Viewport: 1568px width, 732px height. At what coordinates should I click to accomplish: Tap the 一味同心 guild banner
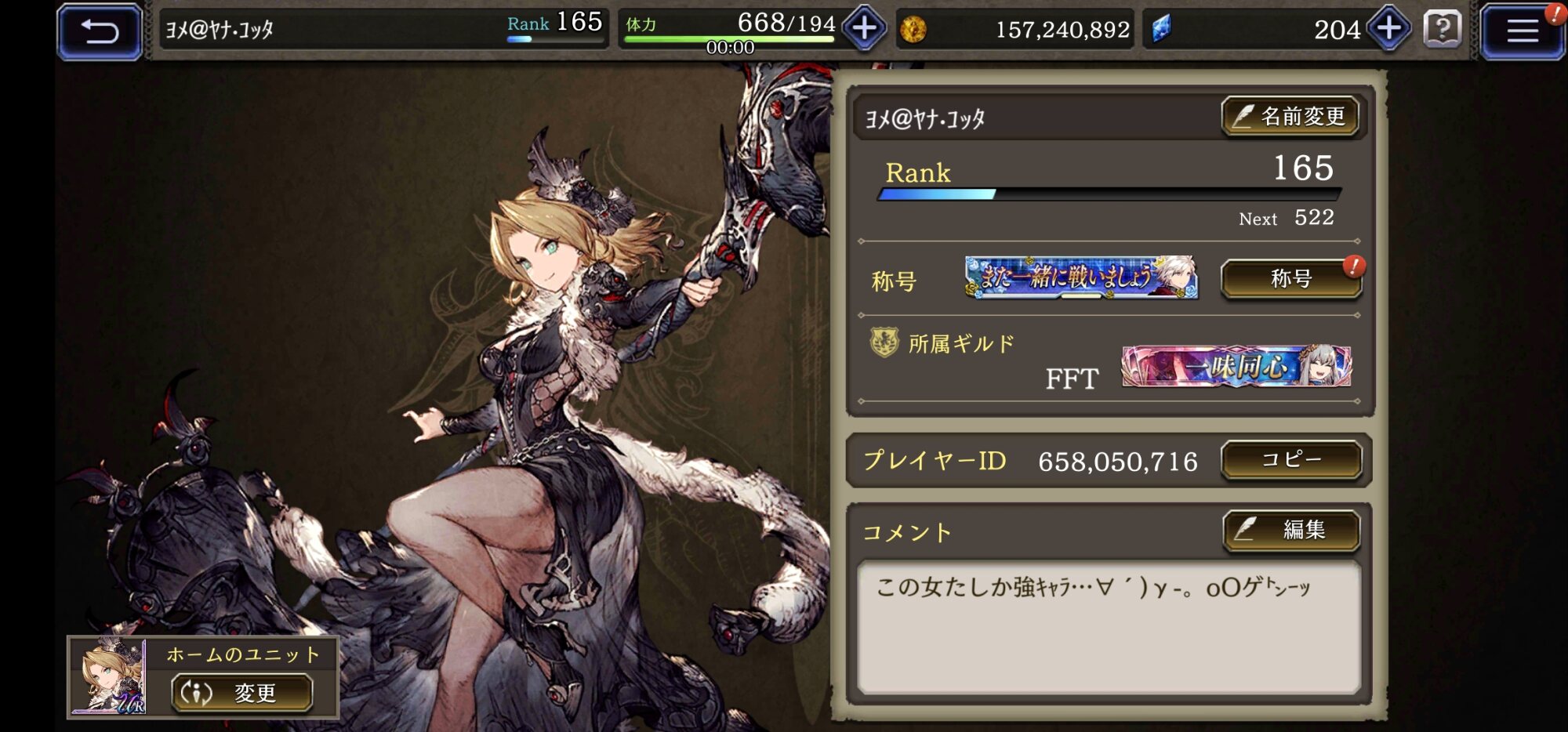1236,366
